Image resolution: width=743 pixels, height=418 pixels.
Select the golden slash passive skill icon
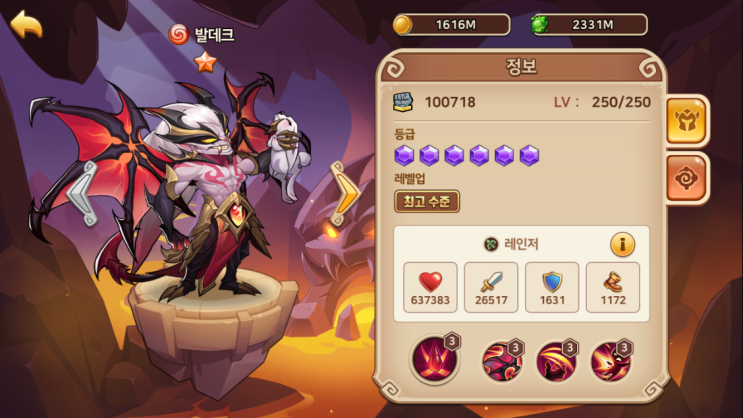tap(556, 362)
